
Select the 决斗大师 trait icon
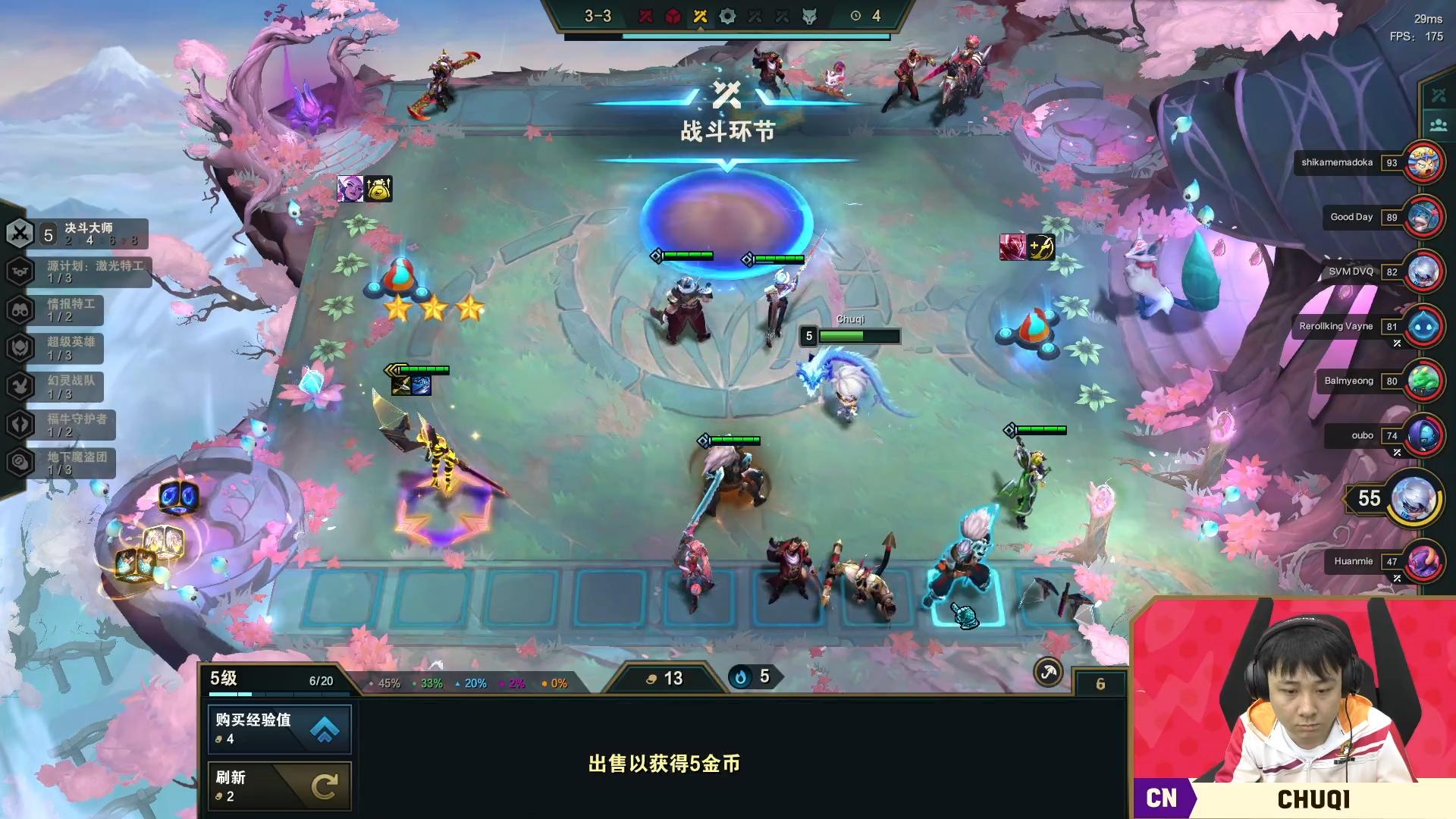(21, 231)
